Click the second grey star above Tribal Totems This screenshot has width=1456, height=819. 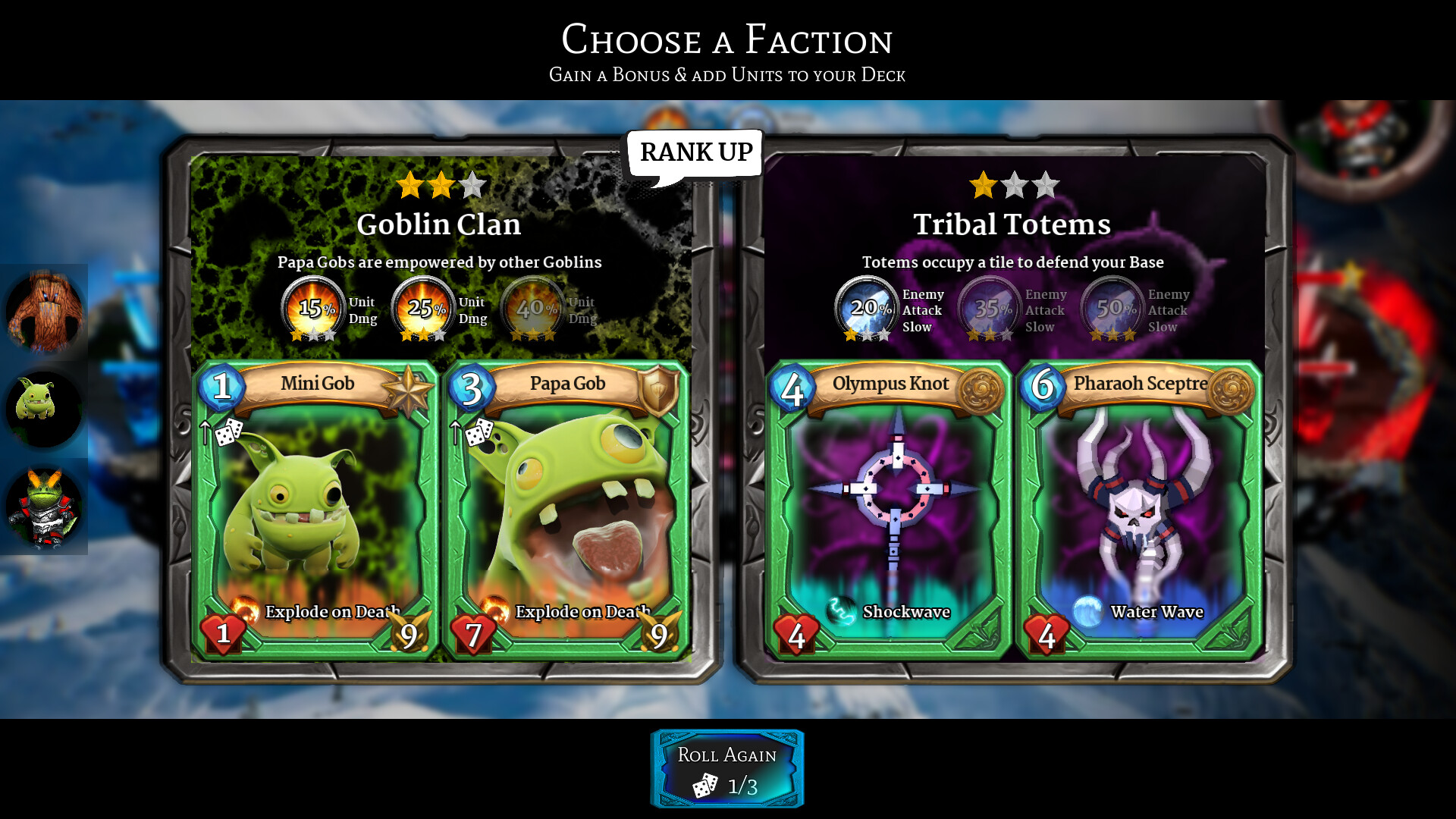point(1014,185)
